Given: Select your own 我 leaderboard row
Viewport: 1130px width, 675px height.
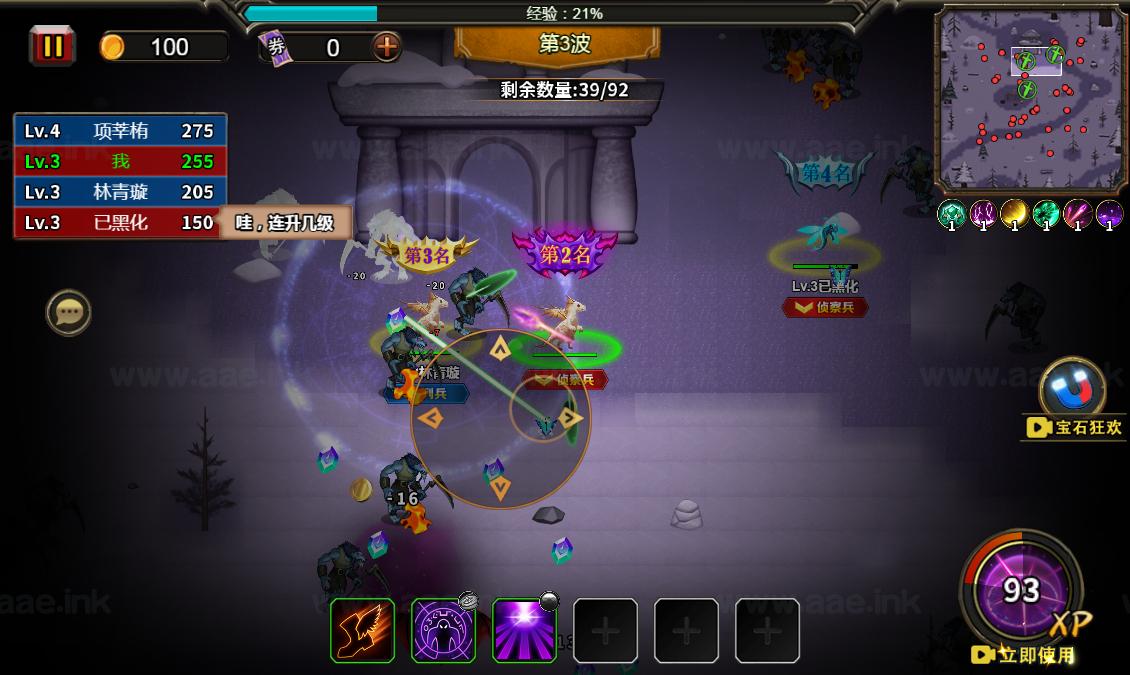Looking at the screenshot, I should [x=120, y=161].
